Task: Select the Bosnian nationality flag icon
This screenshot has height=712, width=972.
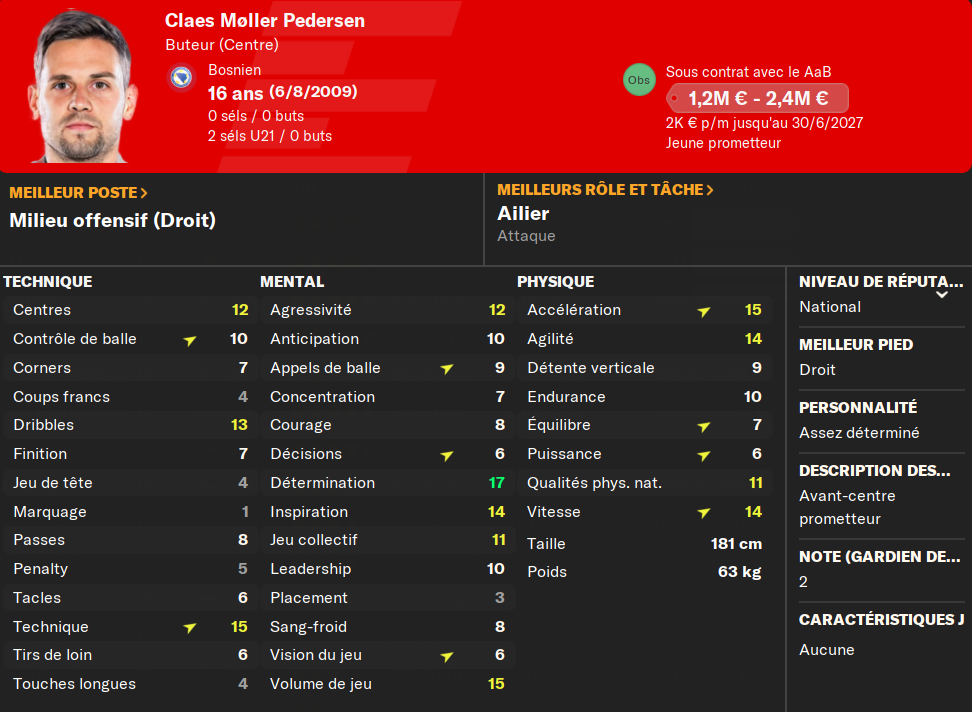Action: pyautogui.click(x=181, y=78)
